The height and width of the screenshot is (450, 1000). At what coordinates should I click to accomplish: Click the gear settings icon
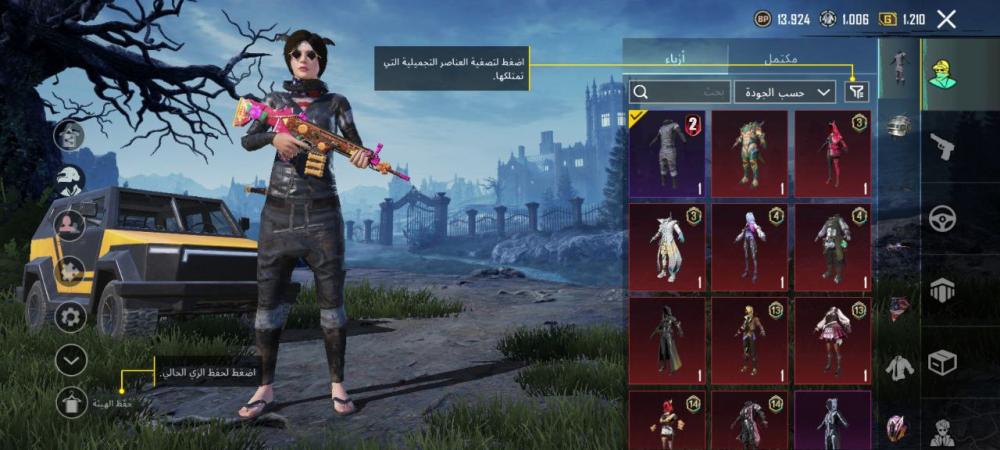click(71, 318)
